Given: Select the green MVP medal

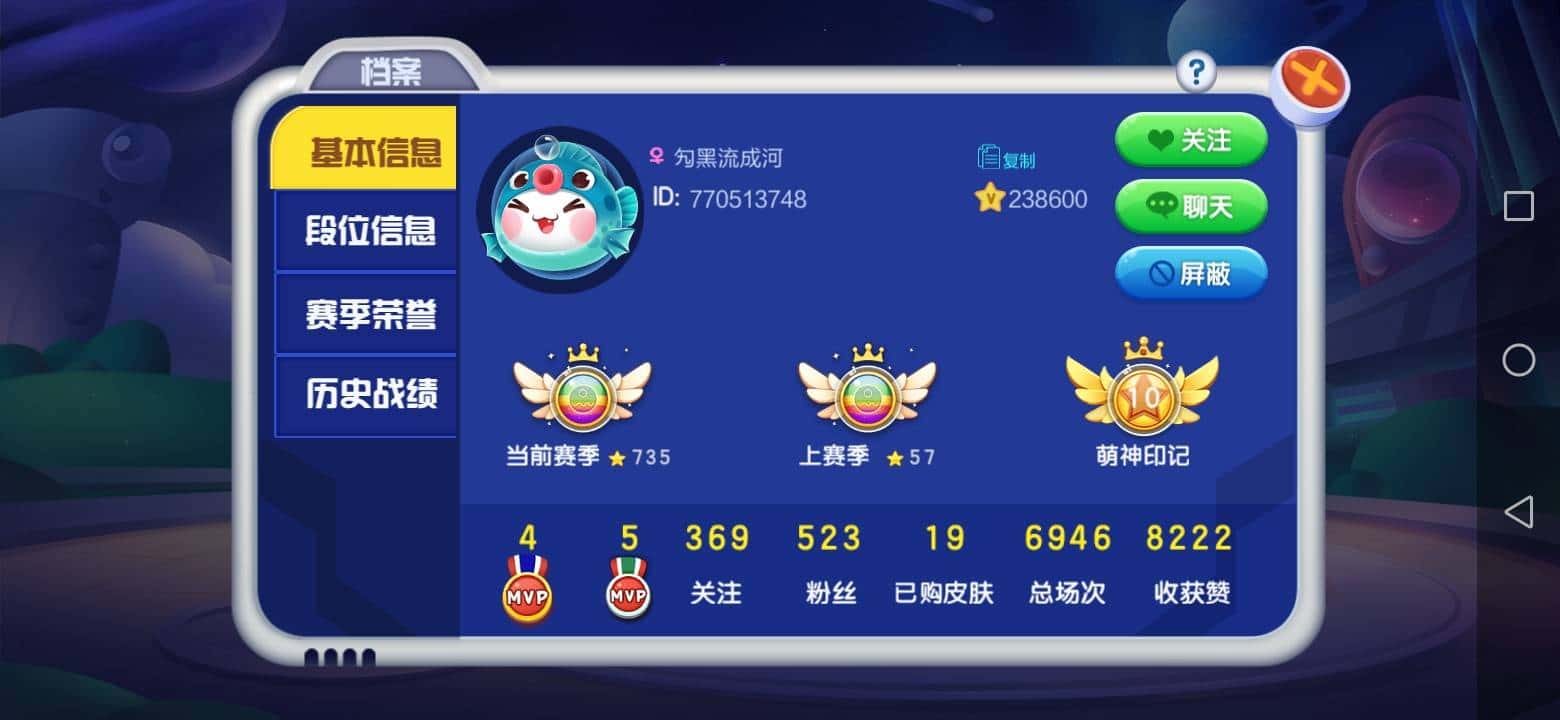Looking at the screenshot, I should [627, 590].
